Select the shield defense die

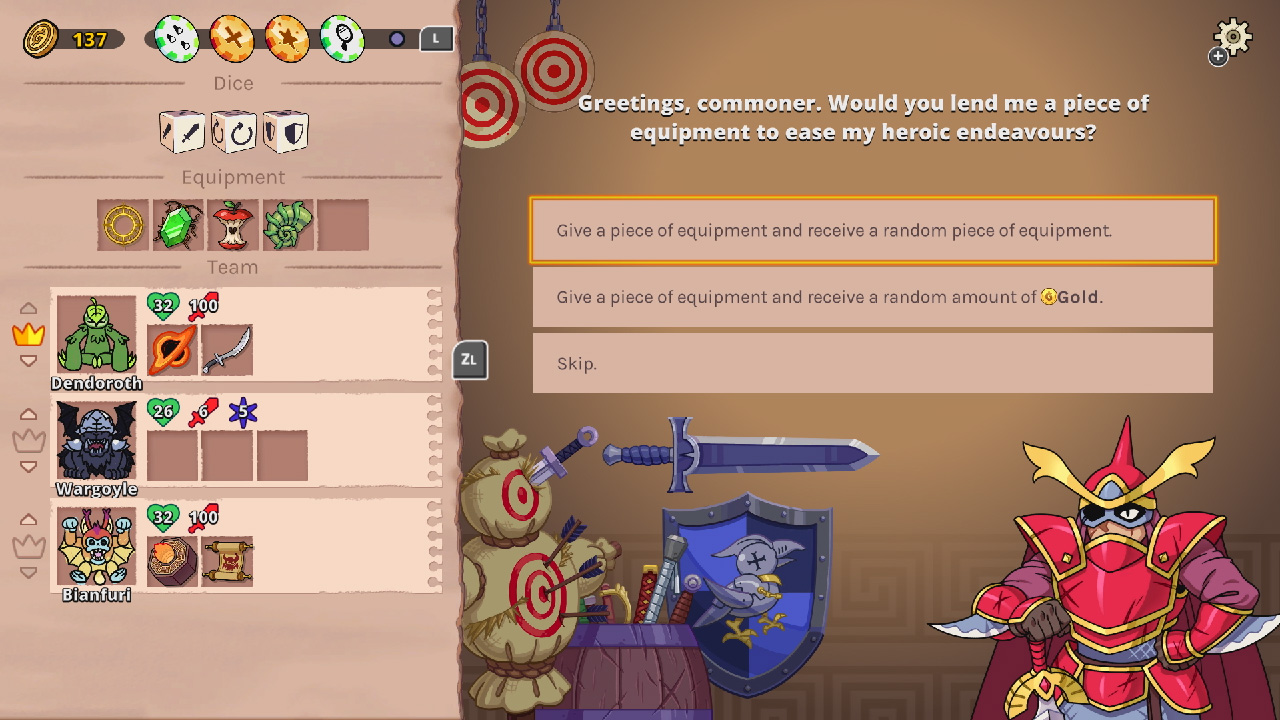[x=287, y=131]
